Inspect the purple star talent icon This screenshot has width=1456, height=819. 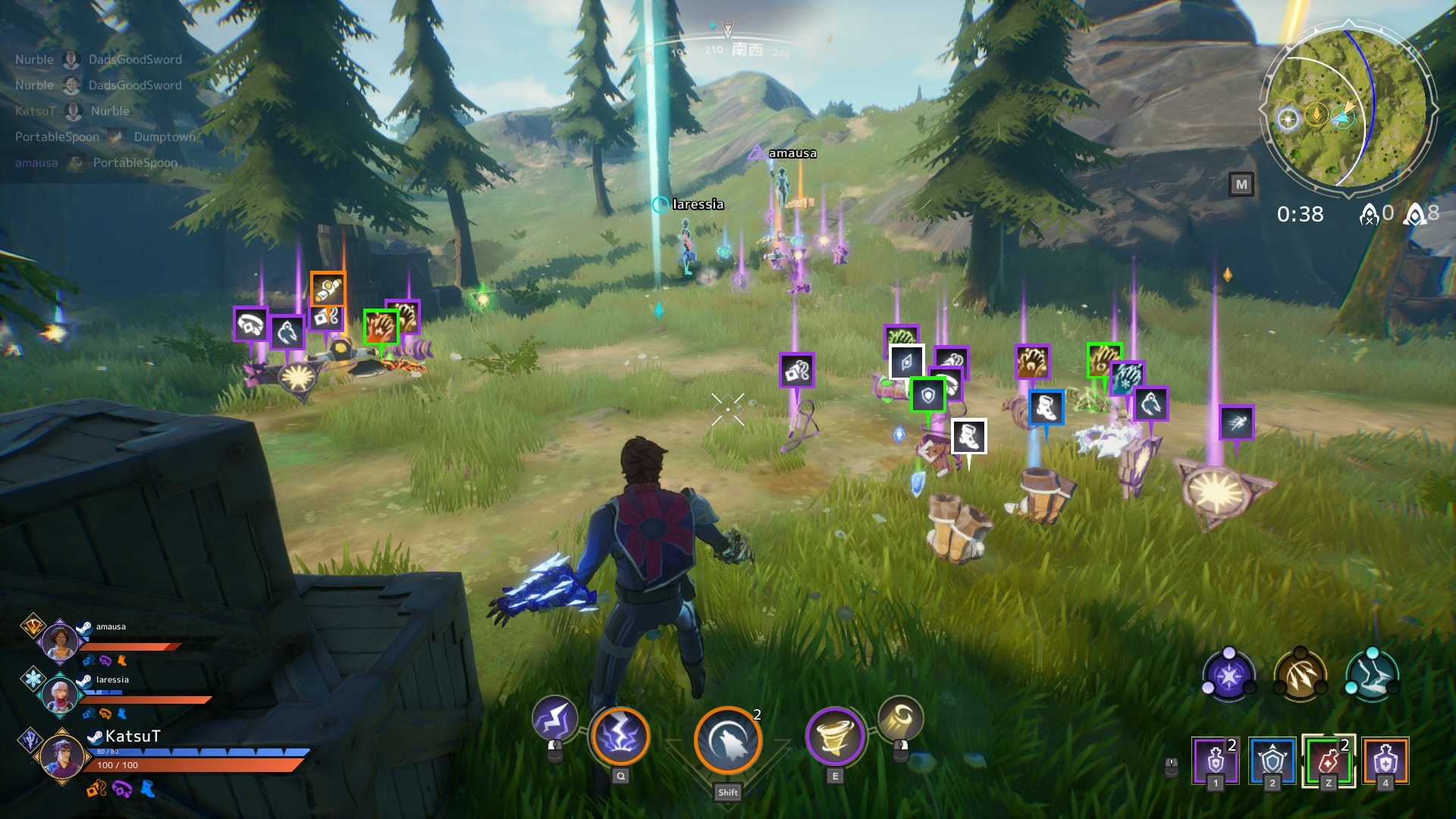pyautogui.click(x=1228, y=675)
